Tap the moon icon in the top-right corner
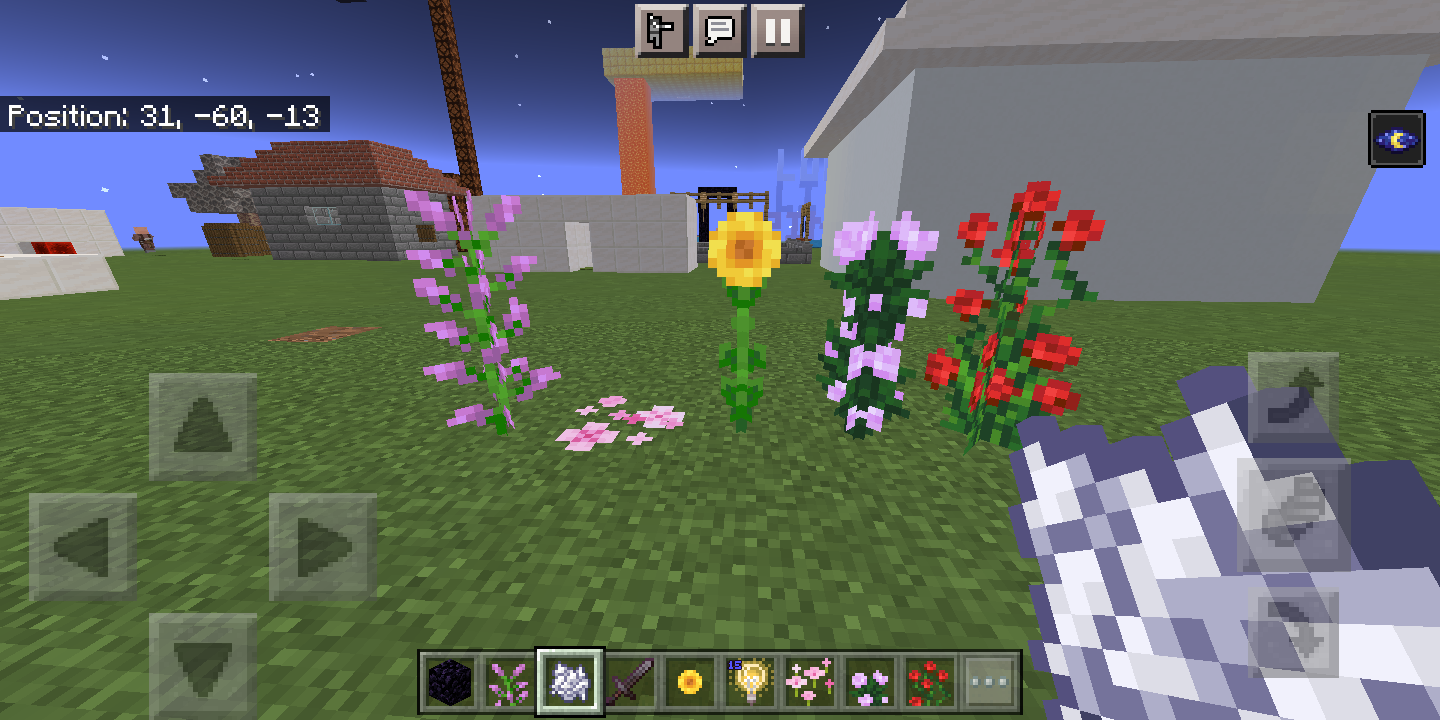 (1399, 139)
